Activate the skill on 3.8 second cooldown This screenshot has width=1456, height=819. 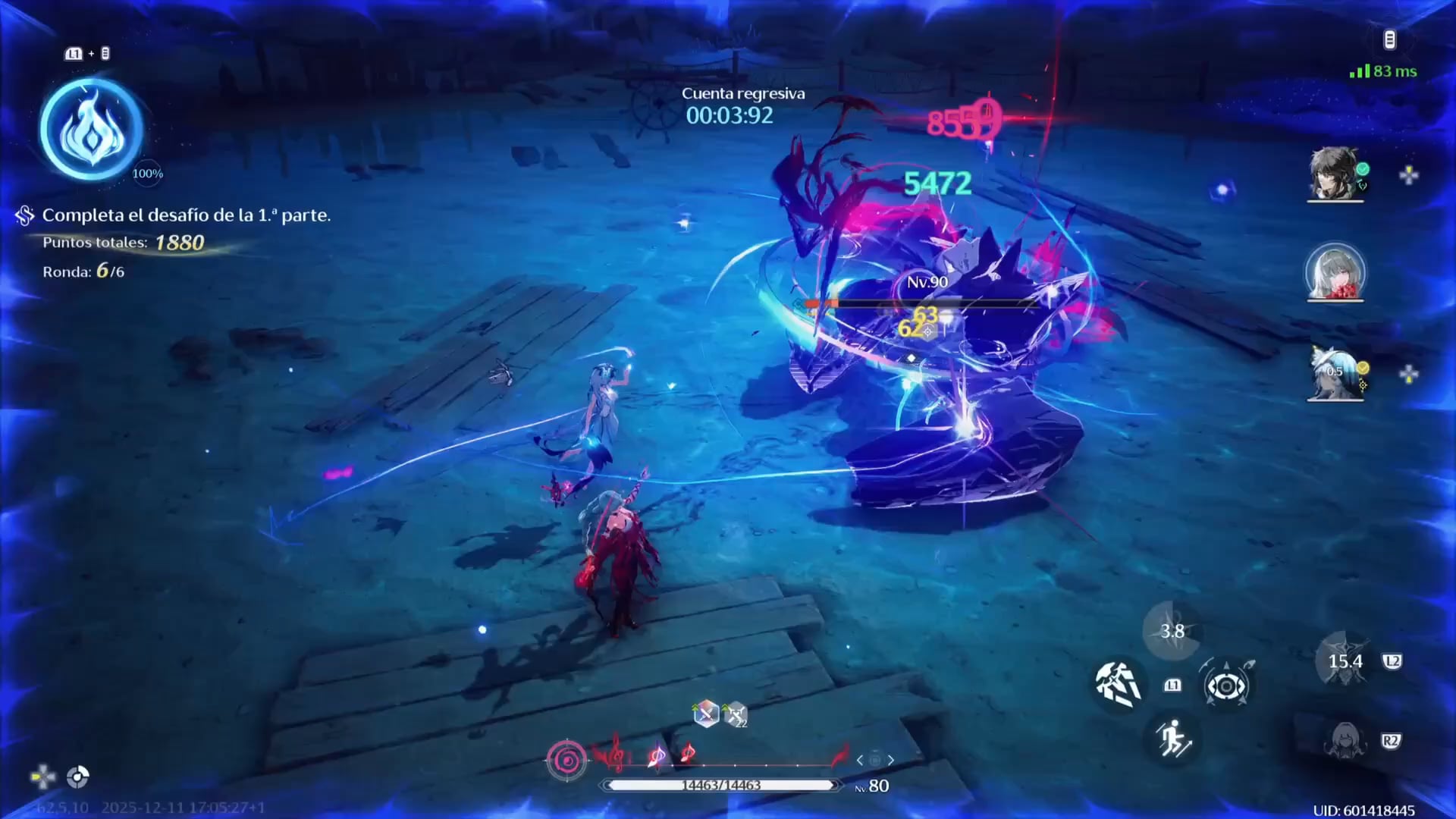[x=1172, y=631]
